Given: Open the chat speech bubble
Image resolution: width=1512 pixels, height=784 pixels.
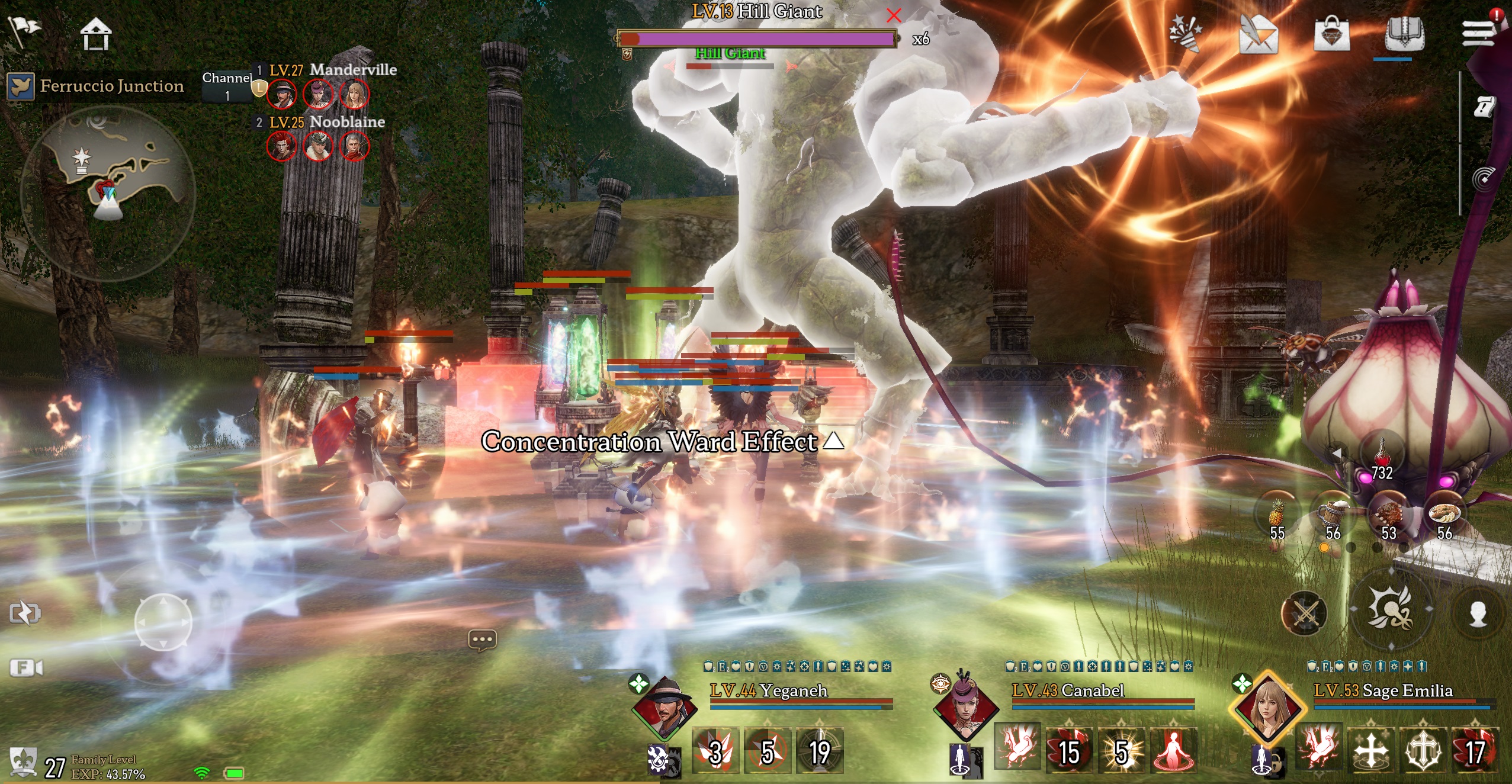Looking at the screenshot, I should (x=482, y=640).
